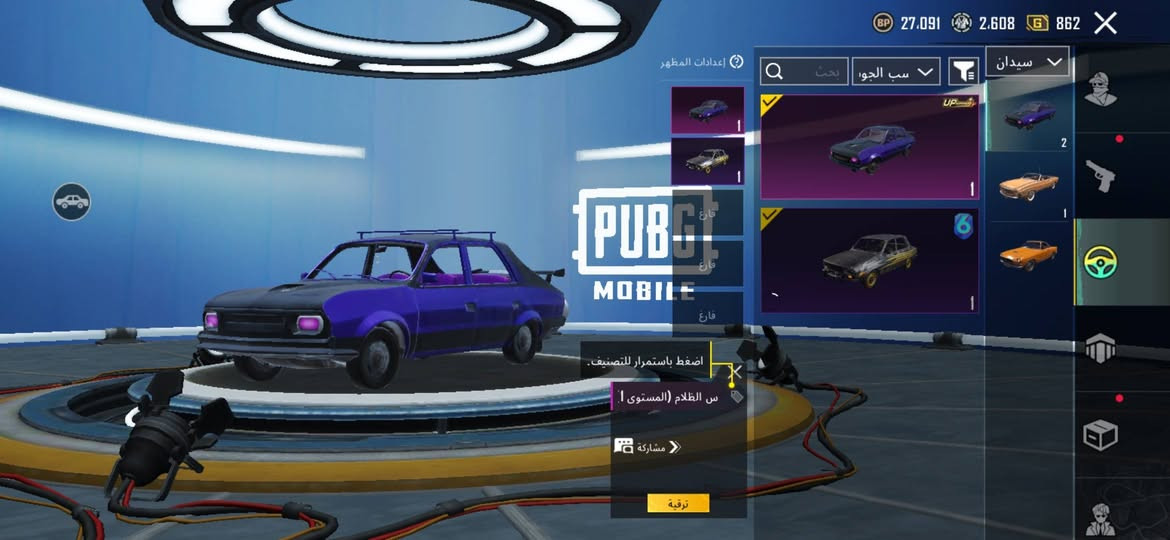
Task: Switch to the crate box tab
Action: point(1100,435)
